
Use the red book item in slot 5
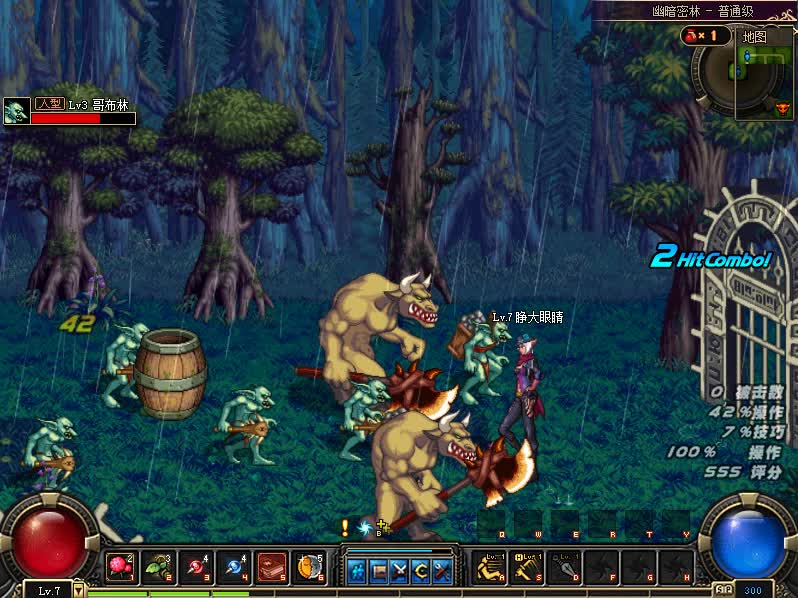pyautogui.click(x=271, y=568)
